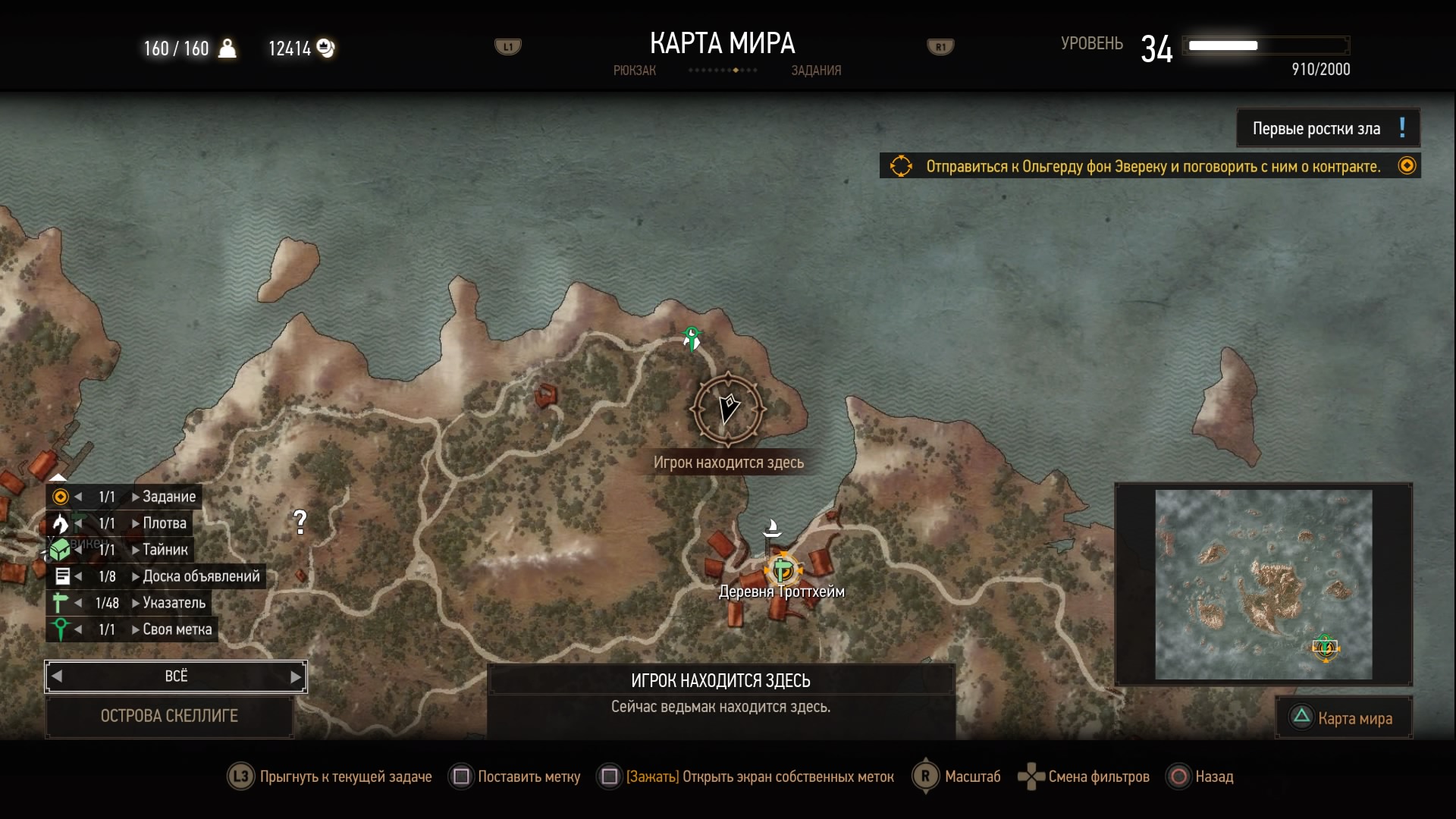This screenshot has height=819, width=1456.
Task: Select the green custom pin marker
Action: pos(692,337)
